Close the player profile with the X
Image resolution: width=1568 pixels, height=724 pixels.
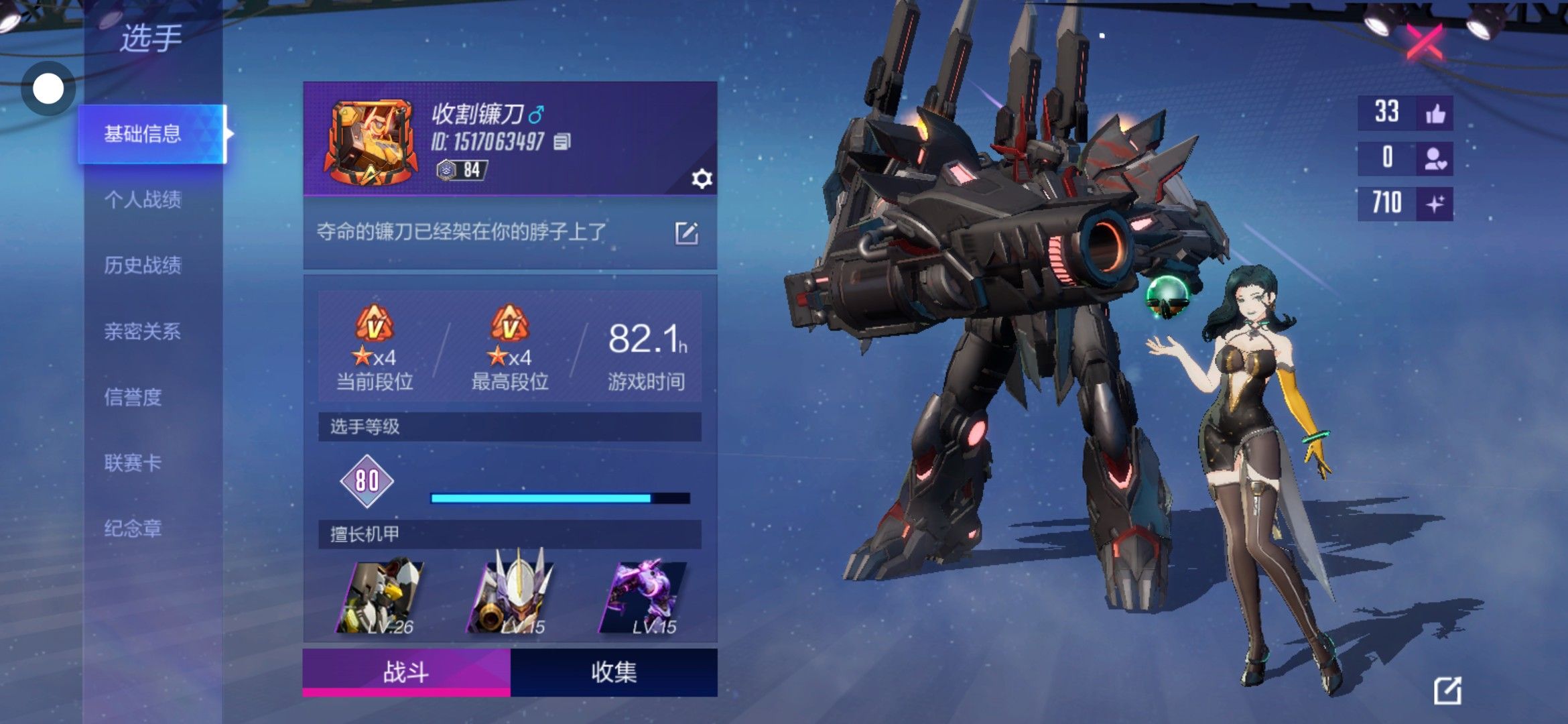(1425, 42)
